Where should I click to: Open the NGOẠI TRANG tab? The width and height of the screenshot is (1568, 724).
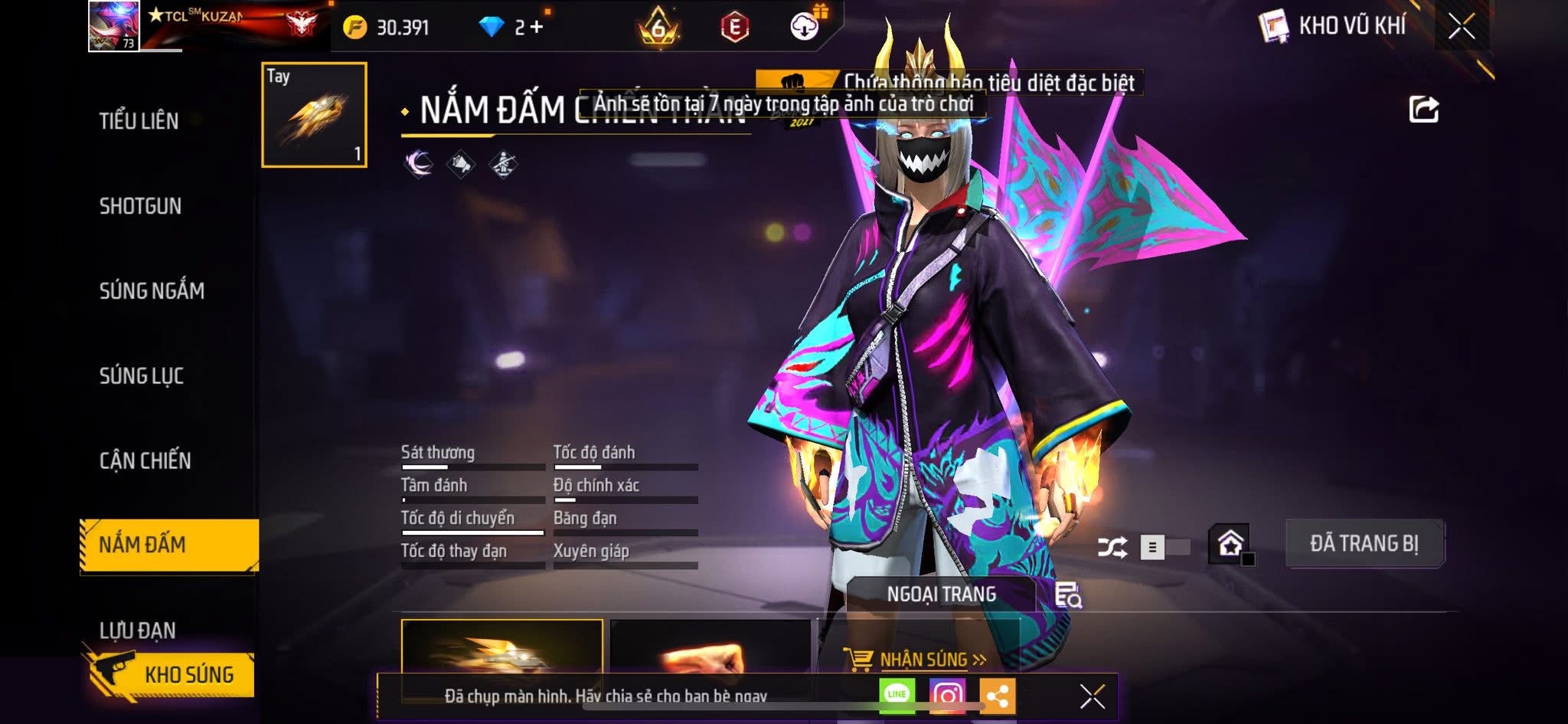click(x=941, y=595)
